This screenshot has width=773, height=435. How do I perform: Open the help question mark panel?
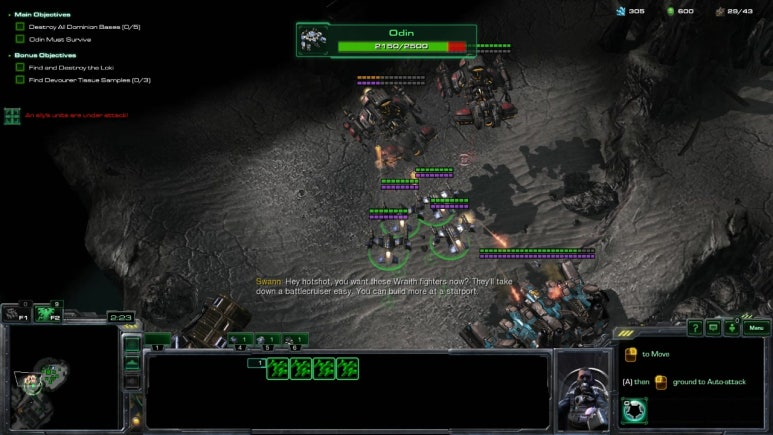[695, 327]
